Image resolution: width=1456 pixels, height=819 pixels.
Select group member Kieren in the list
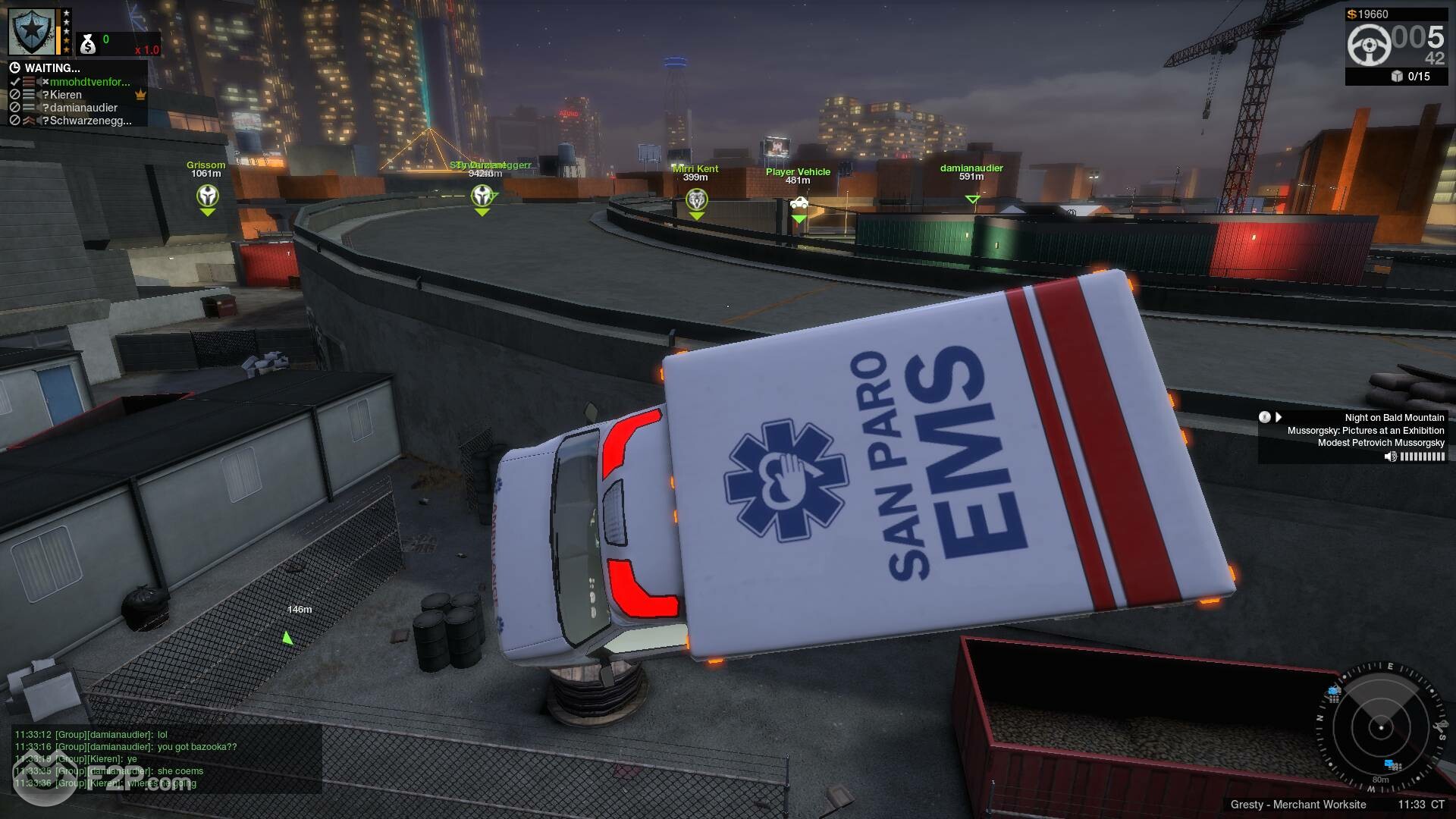click(66, 95)
